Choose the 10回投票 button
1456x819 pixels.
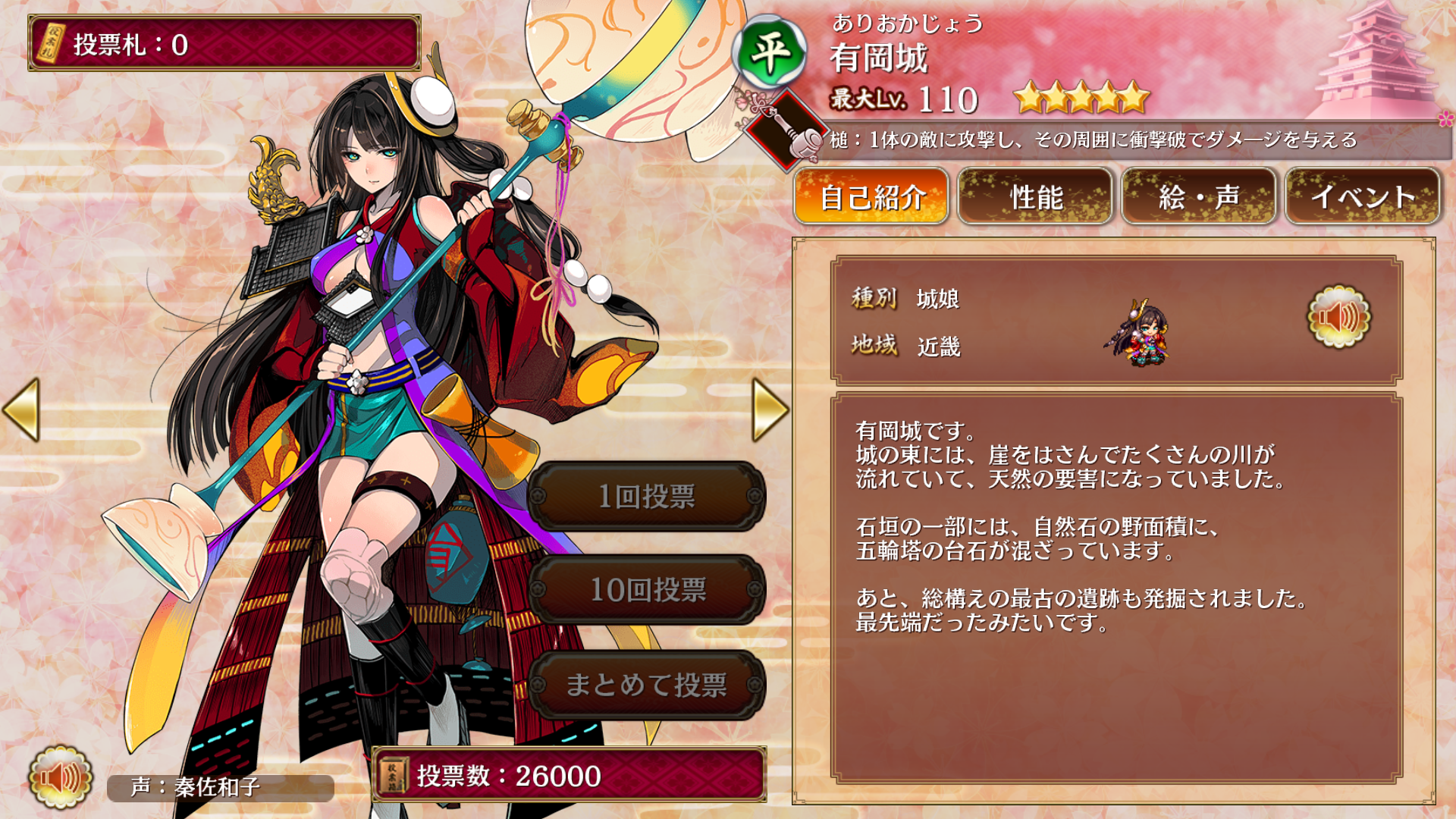pyautogui.click(x=647, y=590)
